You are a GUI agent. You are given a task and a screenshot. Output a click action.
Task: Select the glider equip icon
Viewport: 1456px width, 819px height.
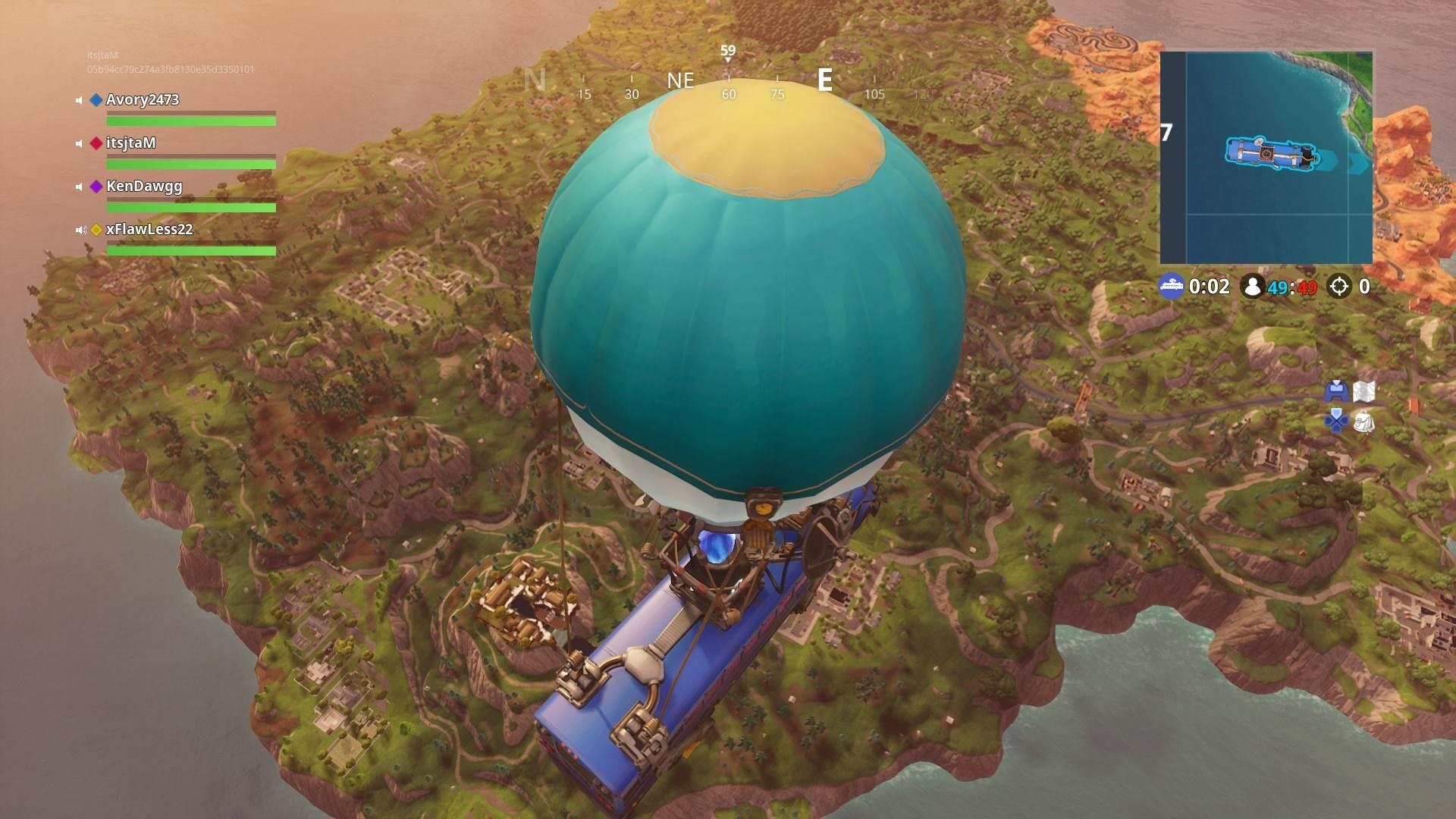(x=1336, y=391)
